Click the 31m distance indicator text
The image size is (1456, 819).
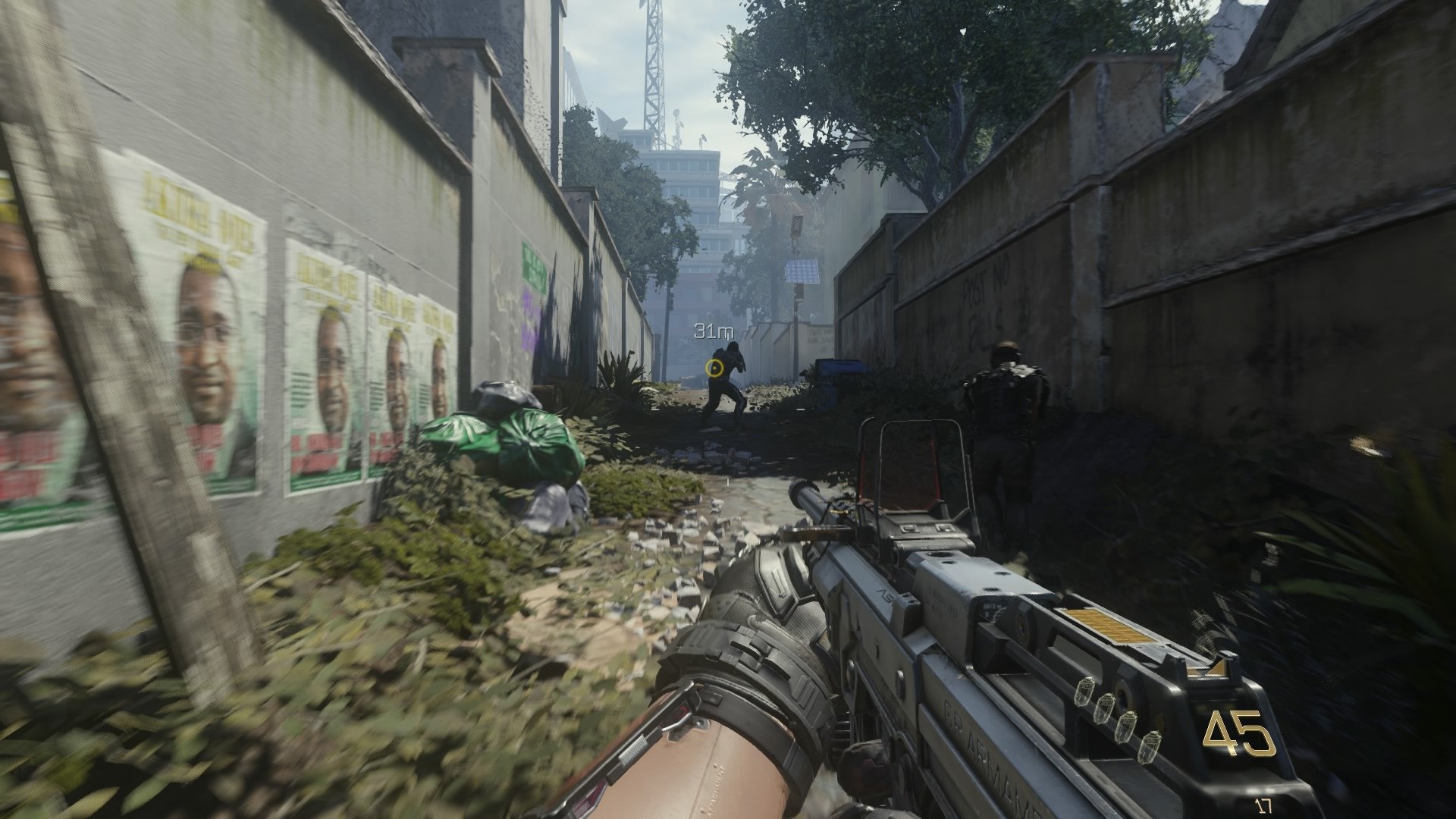point(711,330)
